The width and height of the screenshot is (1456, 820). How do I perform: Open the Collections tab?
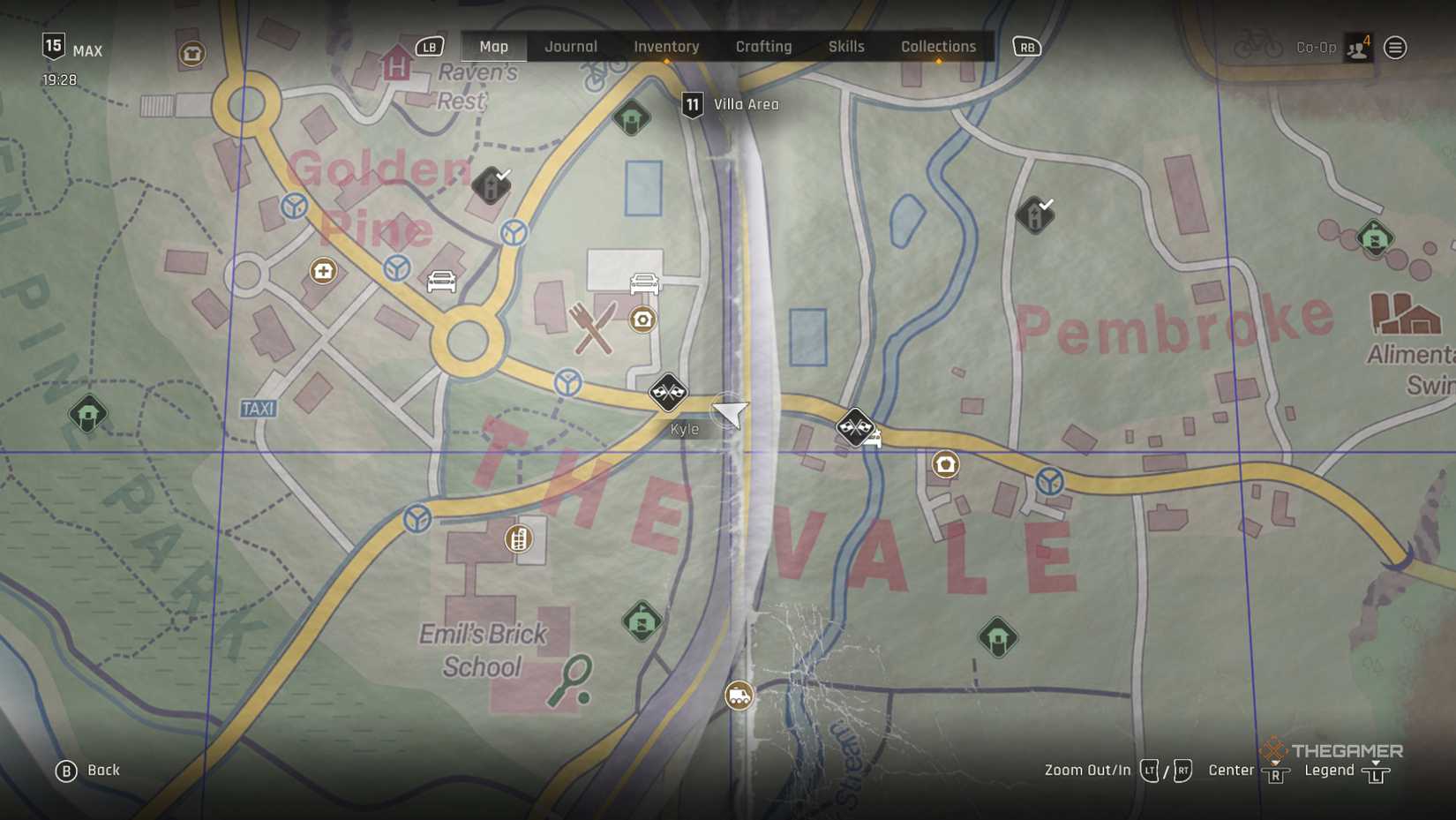tap(938, 47)
